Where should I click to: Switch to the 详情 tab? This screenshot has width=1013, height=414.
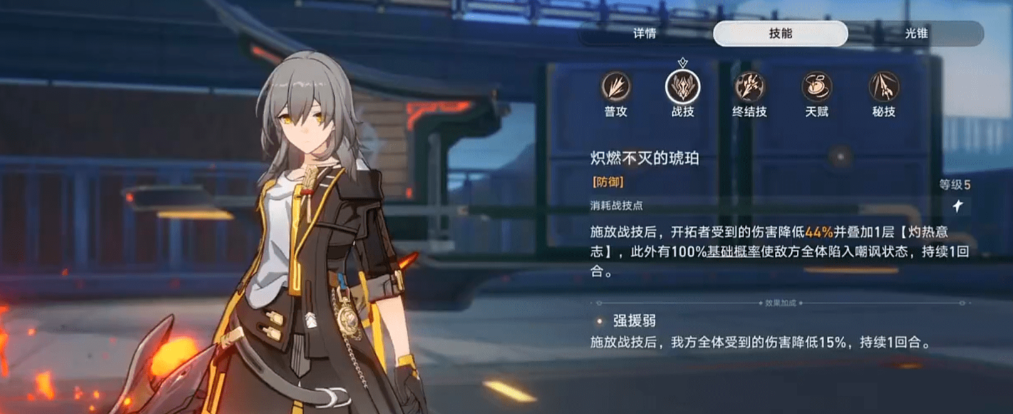(x=644, y=33)
